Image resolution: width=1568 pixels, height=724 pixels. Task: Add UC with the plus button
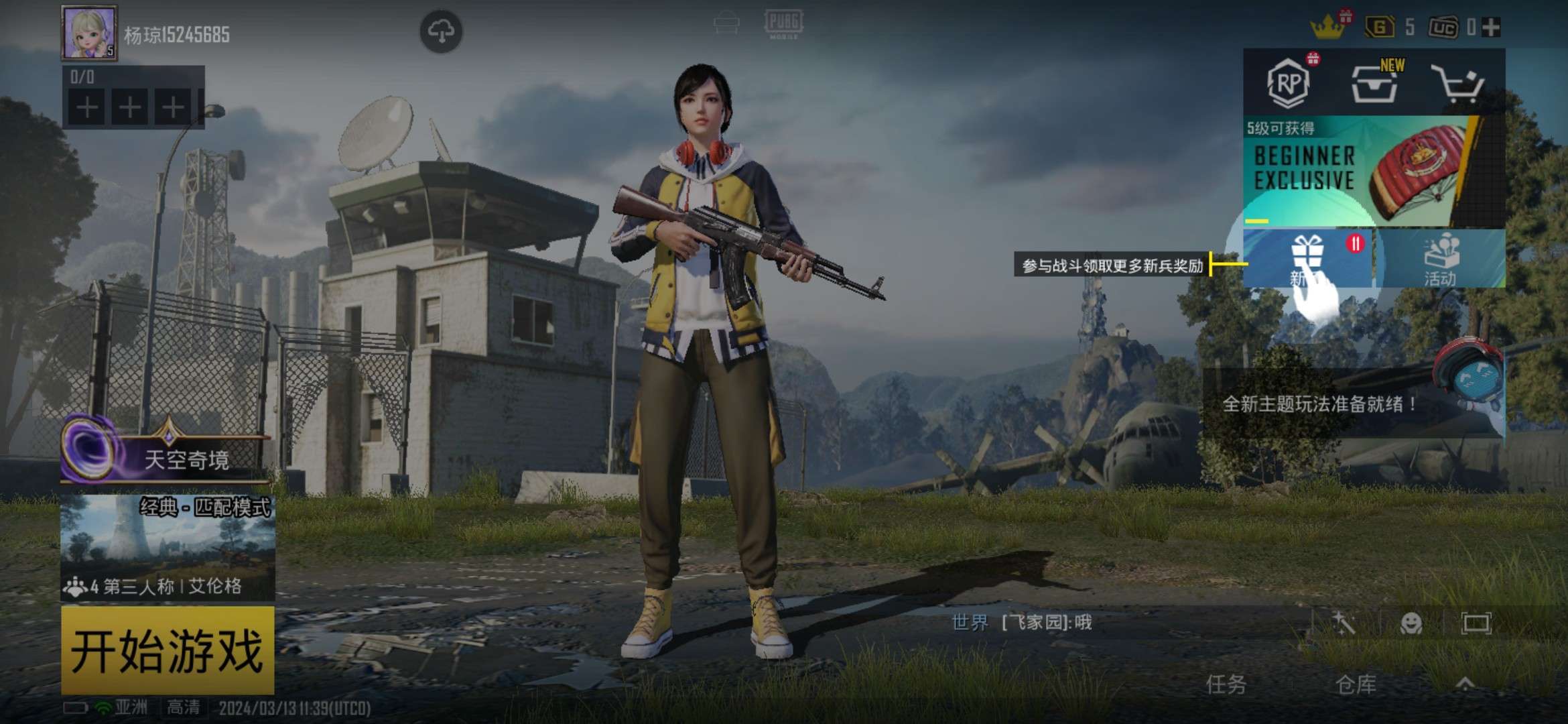pos(1492,27)
